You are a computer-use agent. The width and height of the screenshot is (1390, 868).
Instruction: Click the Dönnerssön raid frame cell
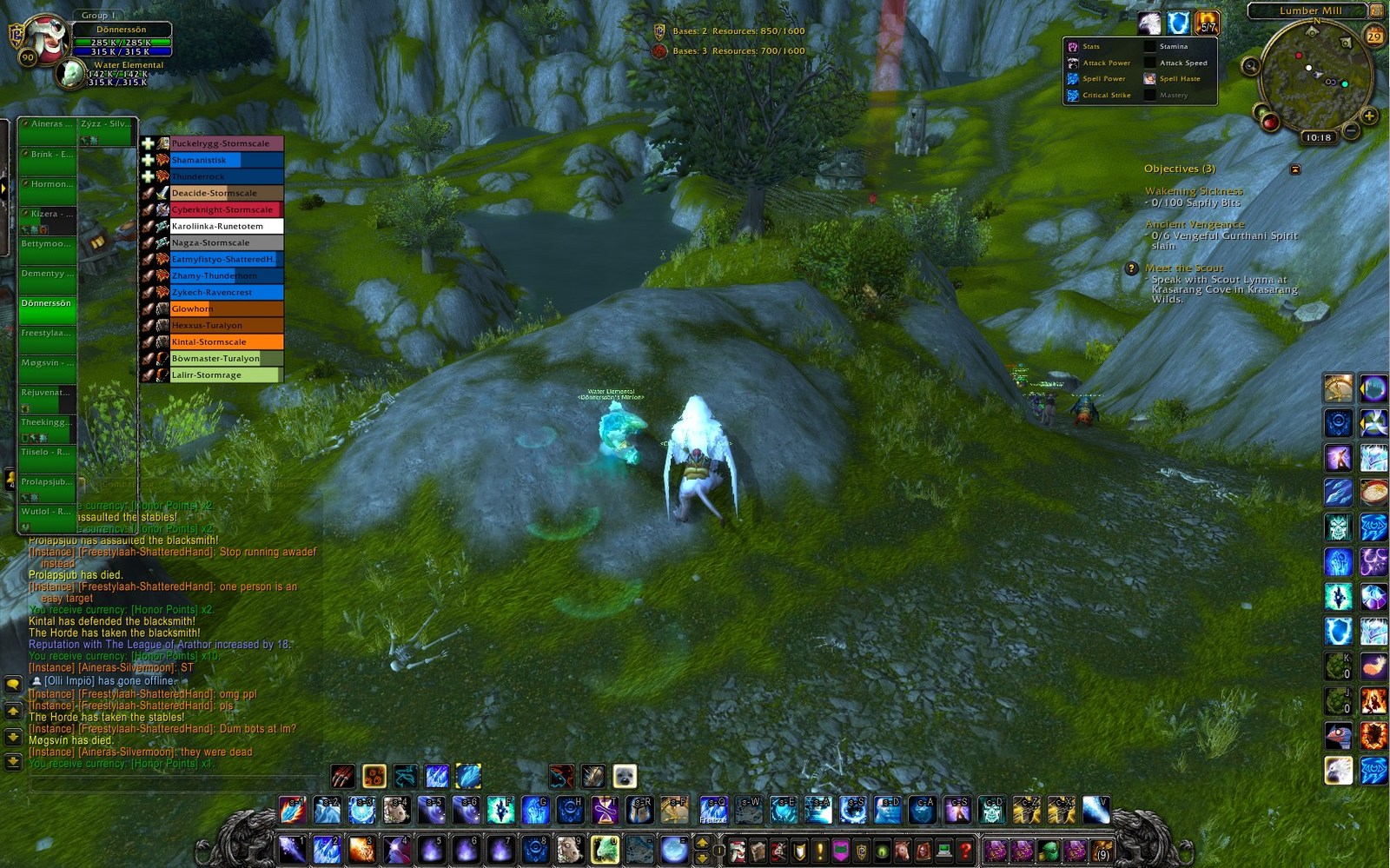(x=47, y=310)
